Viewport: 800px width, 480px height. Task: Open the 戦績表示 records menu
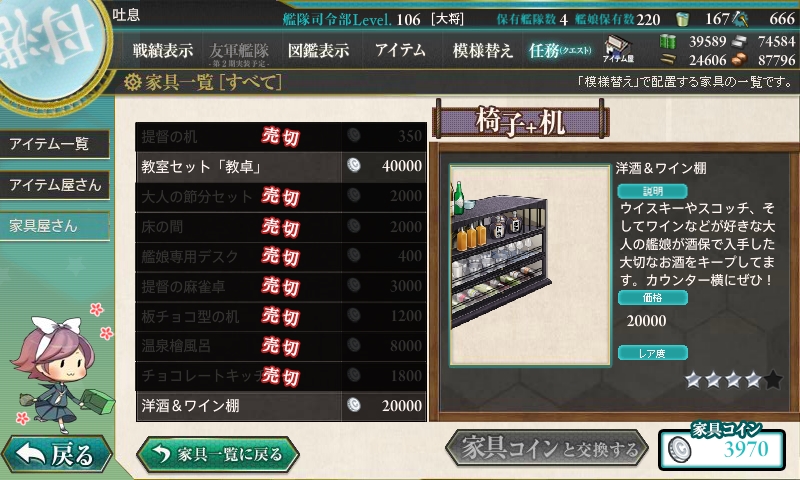[163, 50]
